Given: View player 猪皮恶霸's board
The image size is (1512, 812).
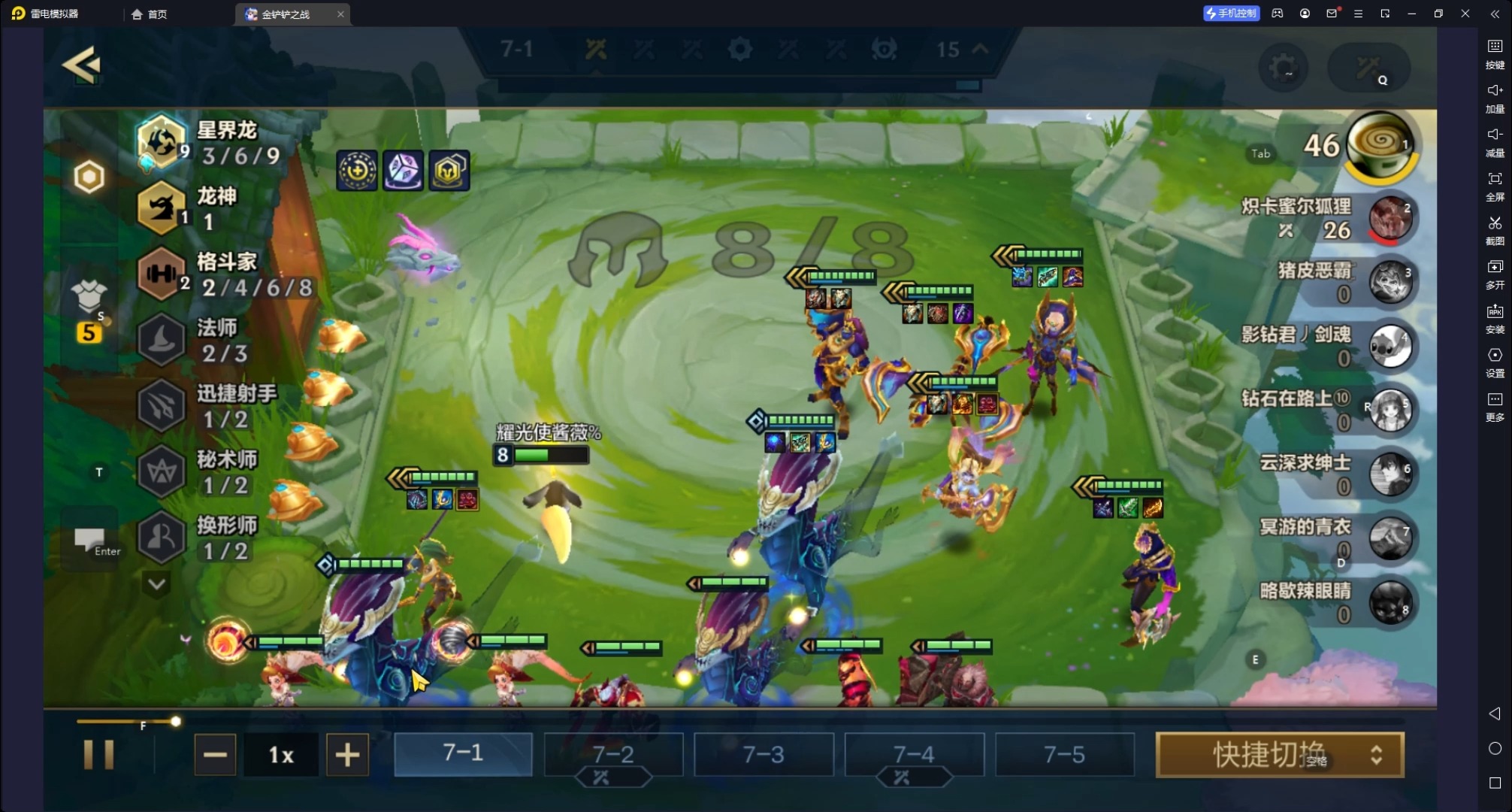Looking at the screenshot, I should (x=1389, y=282).
